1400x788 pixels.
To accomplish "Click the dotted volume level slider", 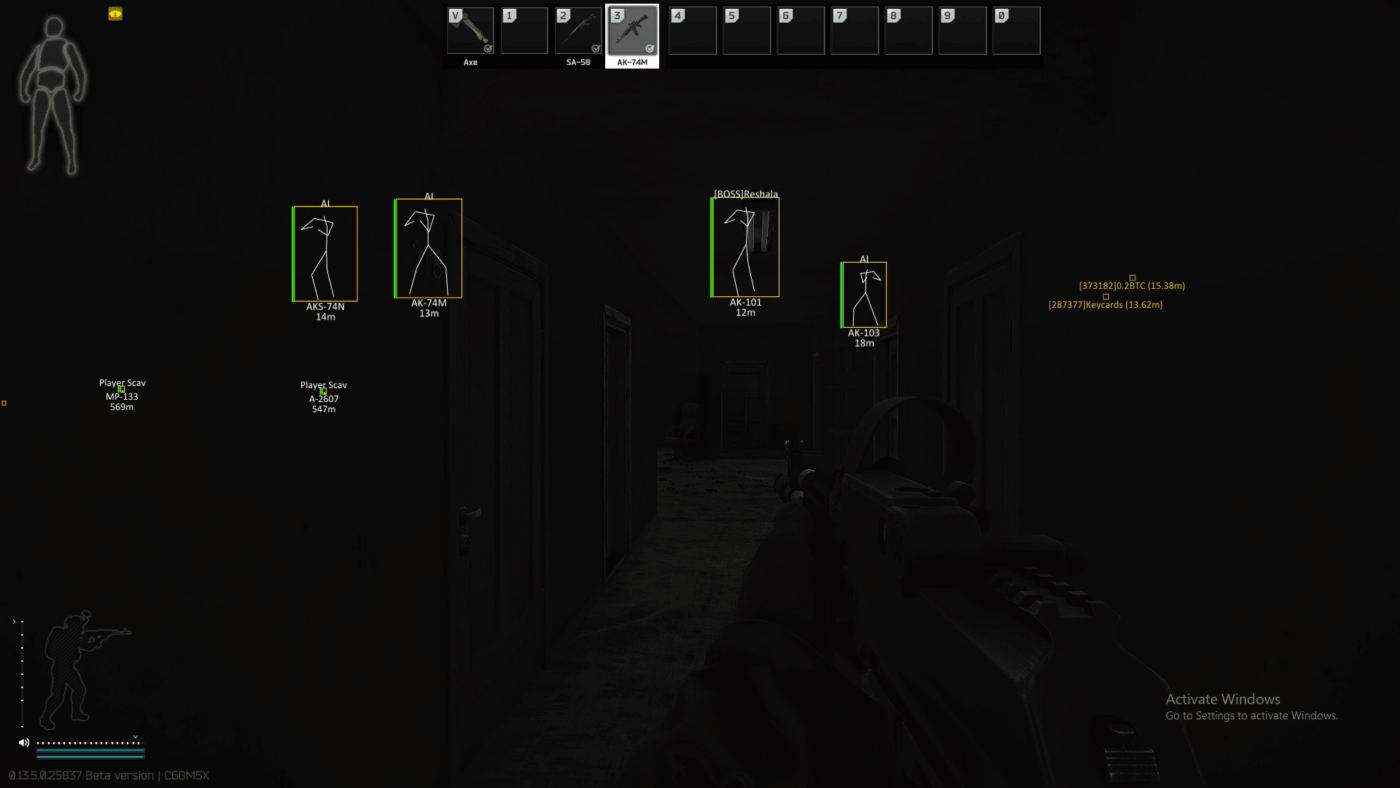I will point(90,743).
